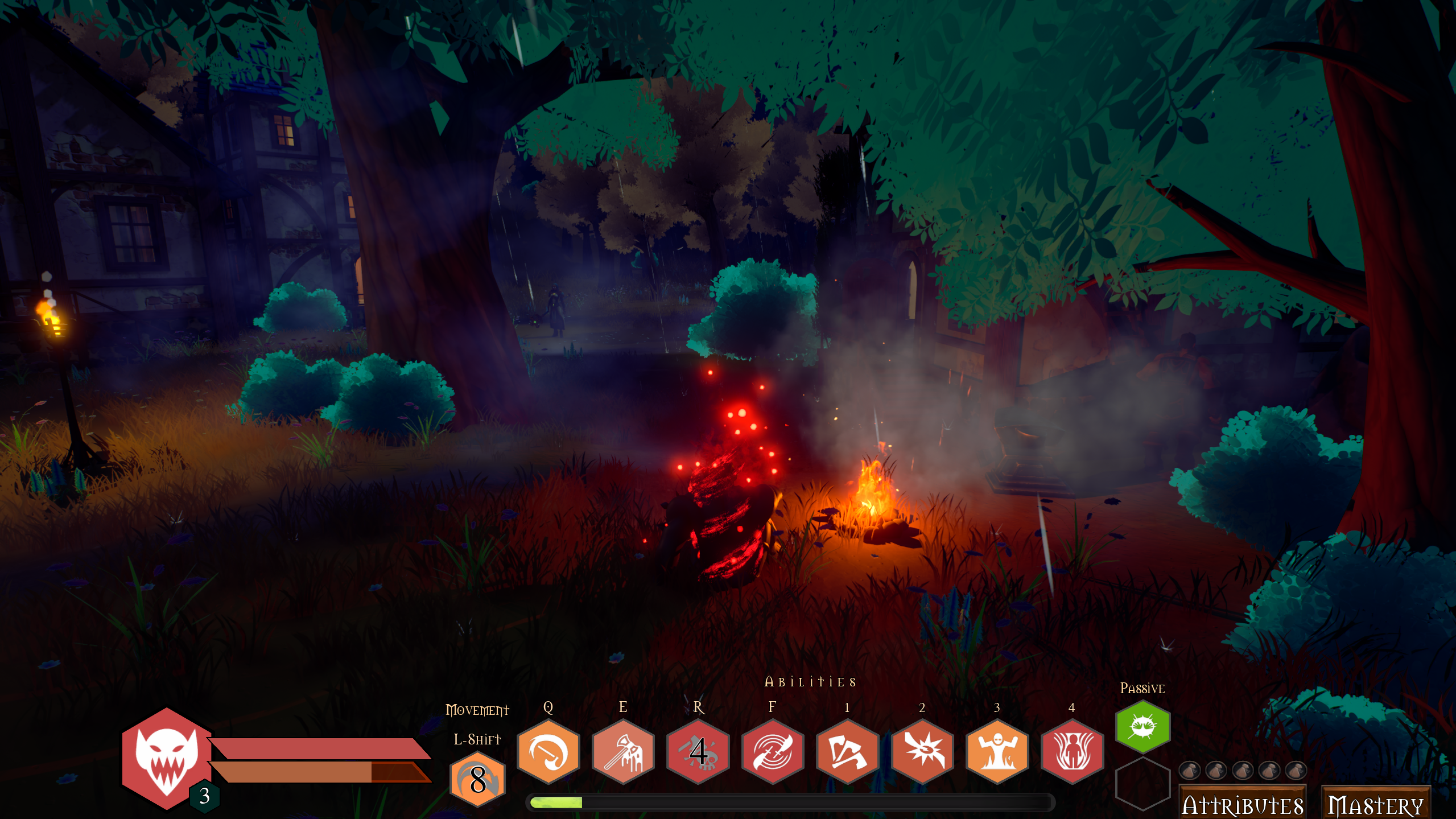Activate the spinning blades ability on F
Viewport: 1456px width, 819px height.
pyautogui.click(x=772, y=752)
